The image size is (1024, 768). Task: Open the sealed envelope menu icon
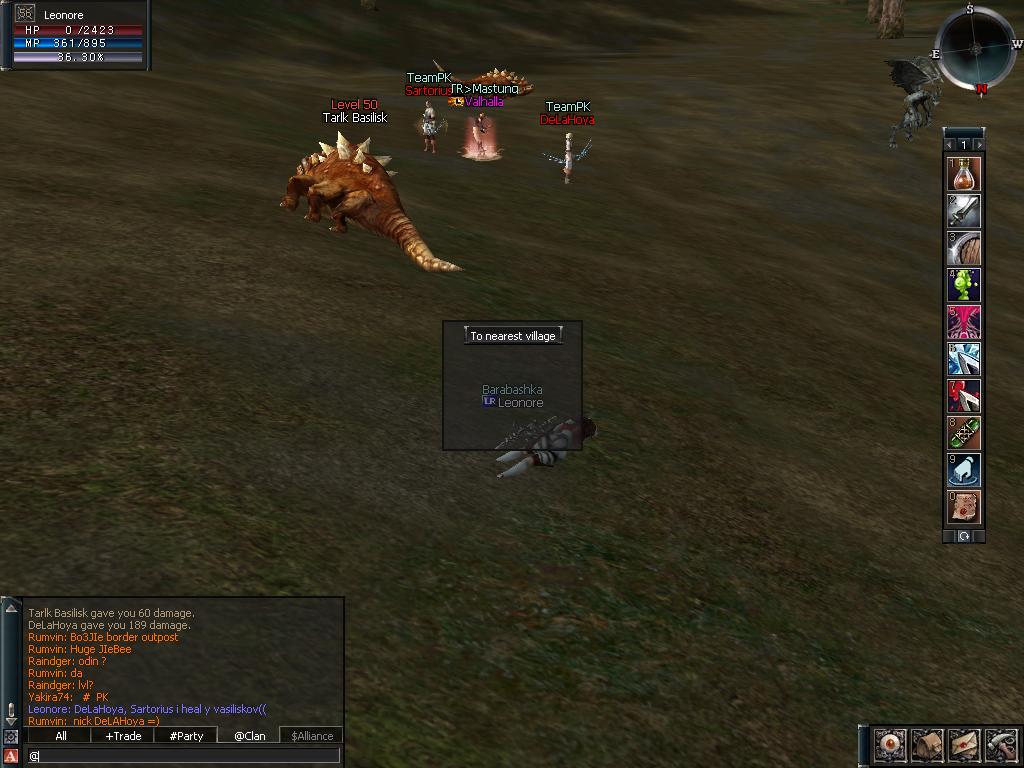pos(964,745)
